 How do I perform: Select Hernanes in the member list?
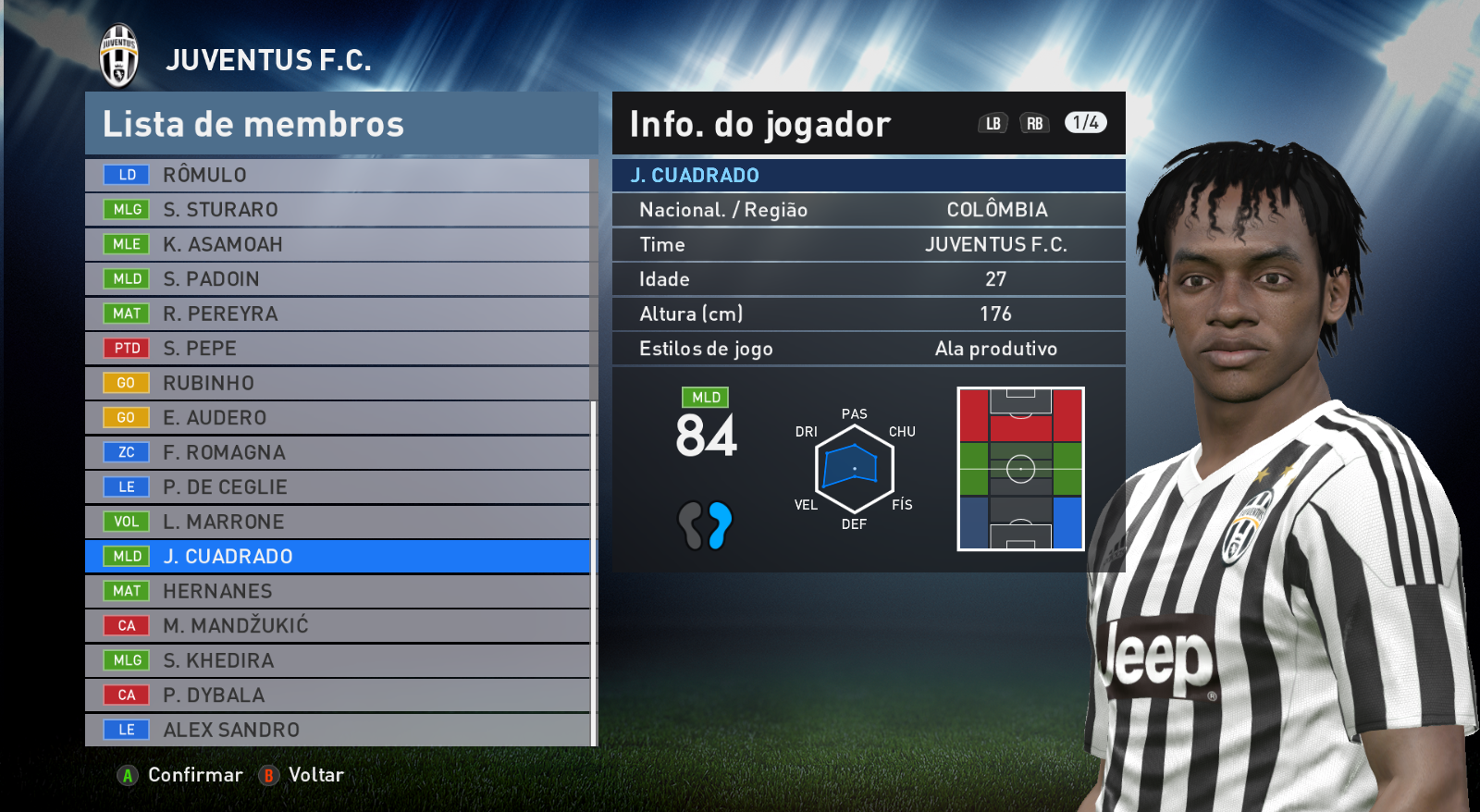click(338, 591)
